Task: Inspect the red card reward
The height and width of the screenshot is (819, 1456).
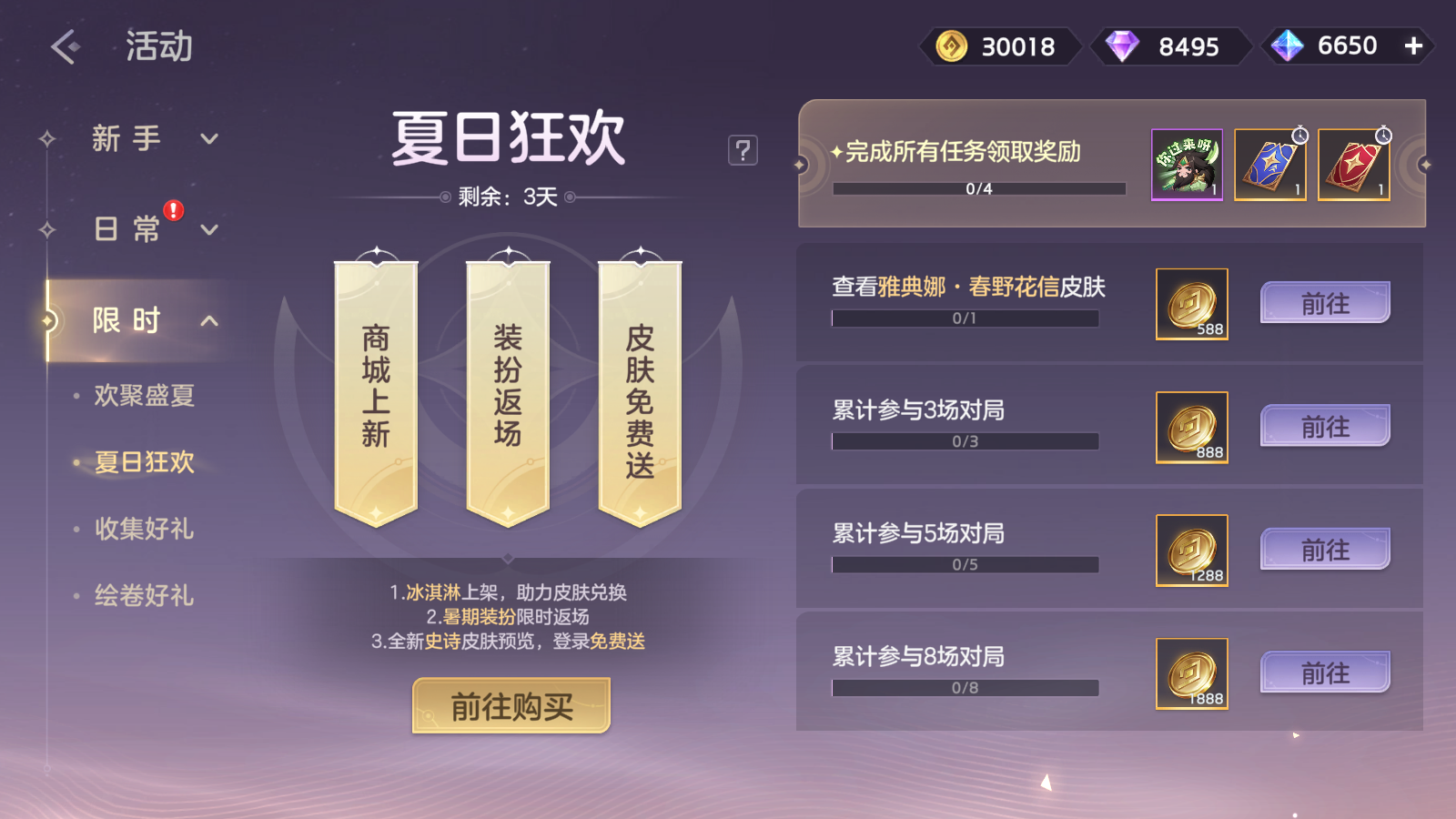Action: tap(1354, 165)
